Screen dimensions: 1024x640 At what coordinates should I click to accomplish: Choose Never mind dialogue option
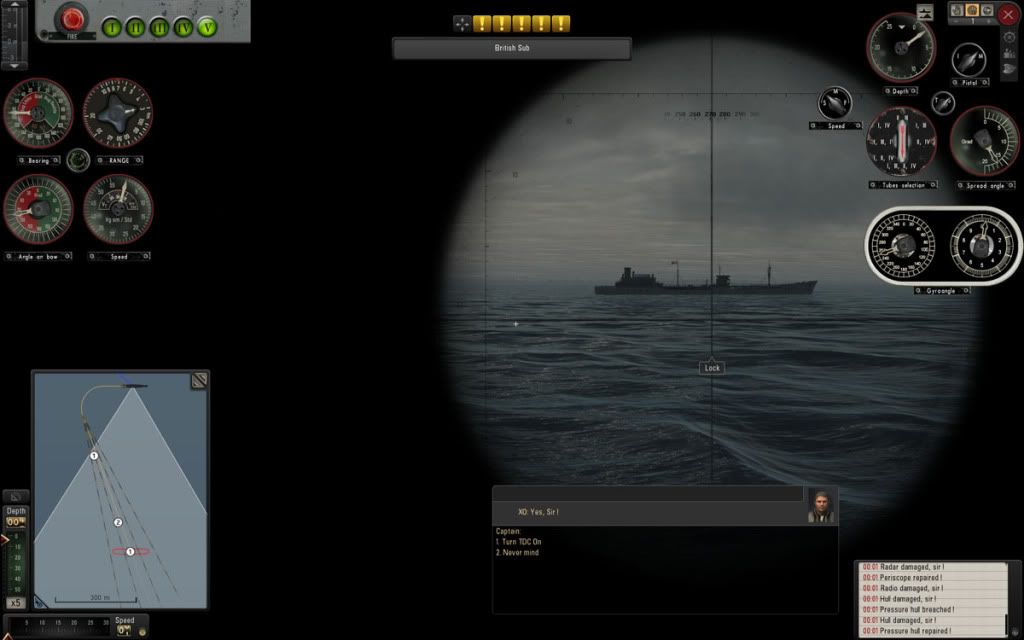[x=516, y=552]
